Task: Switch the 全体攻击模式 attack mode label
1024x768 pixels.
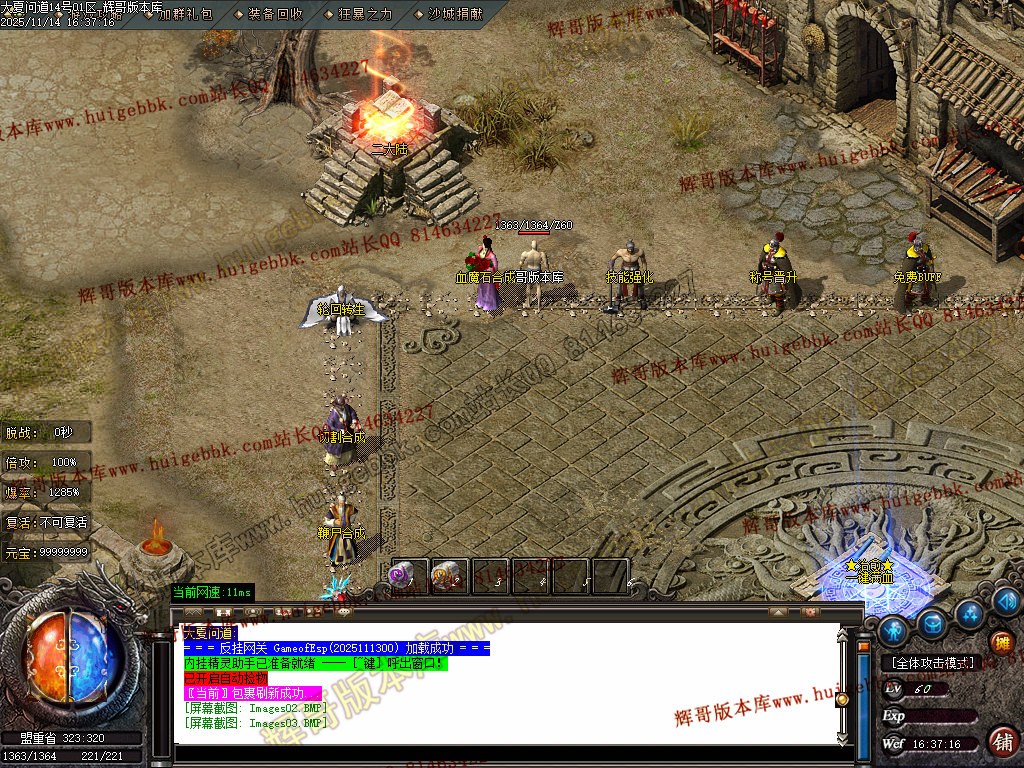Action: 933,663
